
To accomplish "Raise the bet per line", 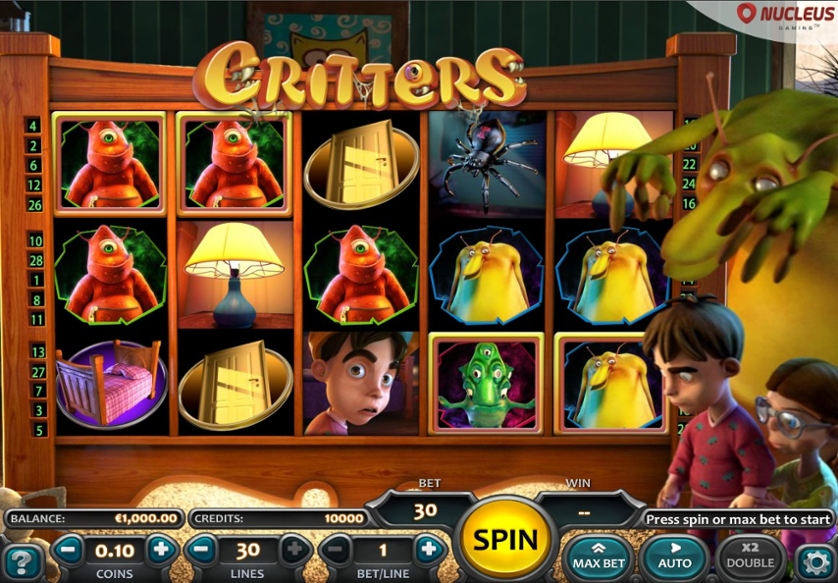I will (428, 549).
